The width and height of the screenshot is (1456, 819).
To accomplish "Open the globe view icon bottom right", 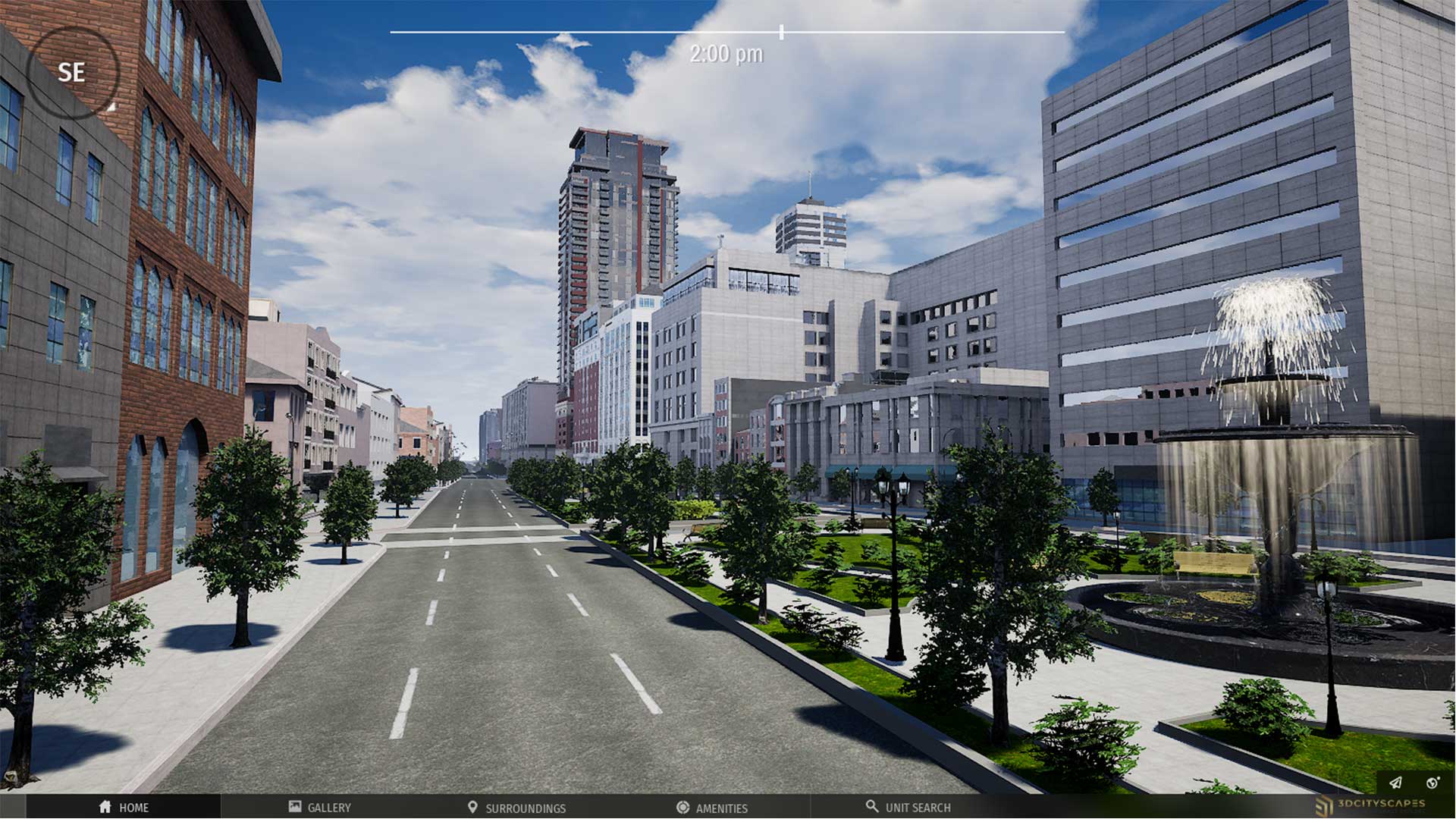I will click(1432, 783).
